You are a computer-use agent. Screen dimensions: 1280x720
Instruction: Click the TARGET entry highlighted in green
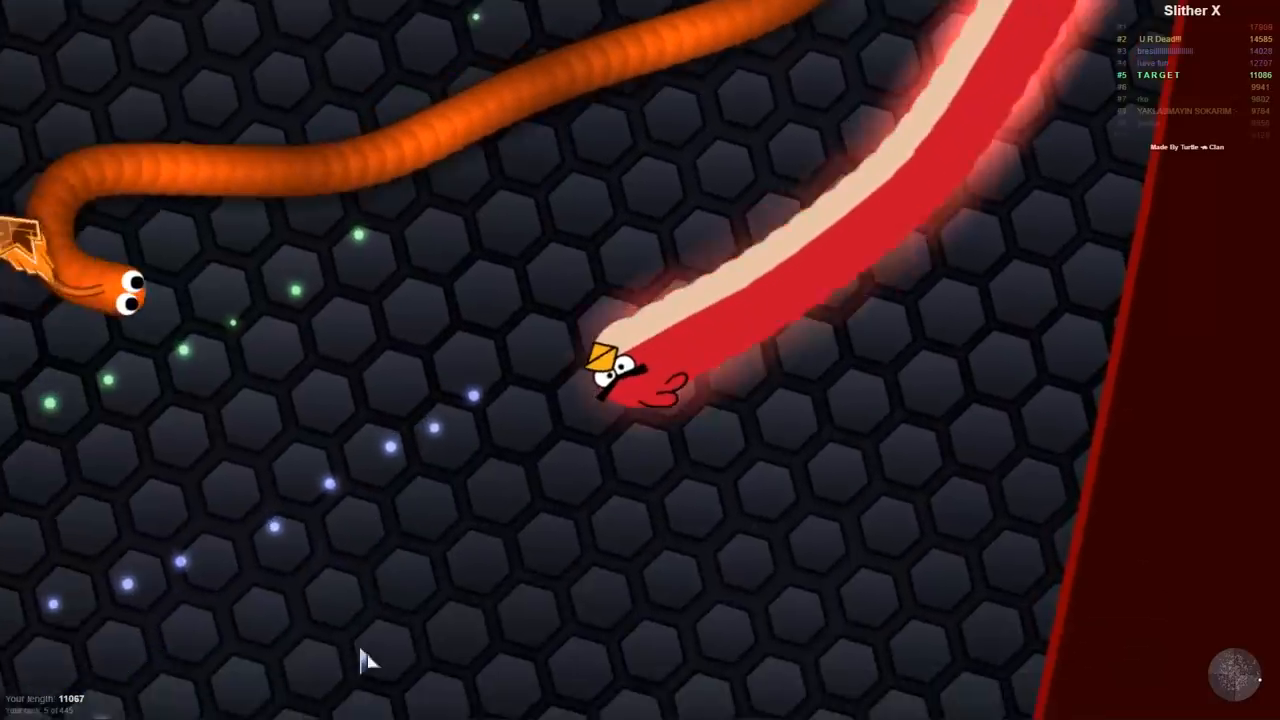[x=1158, y=75]
